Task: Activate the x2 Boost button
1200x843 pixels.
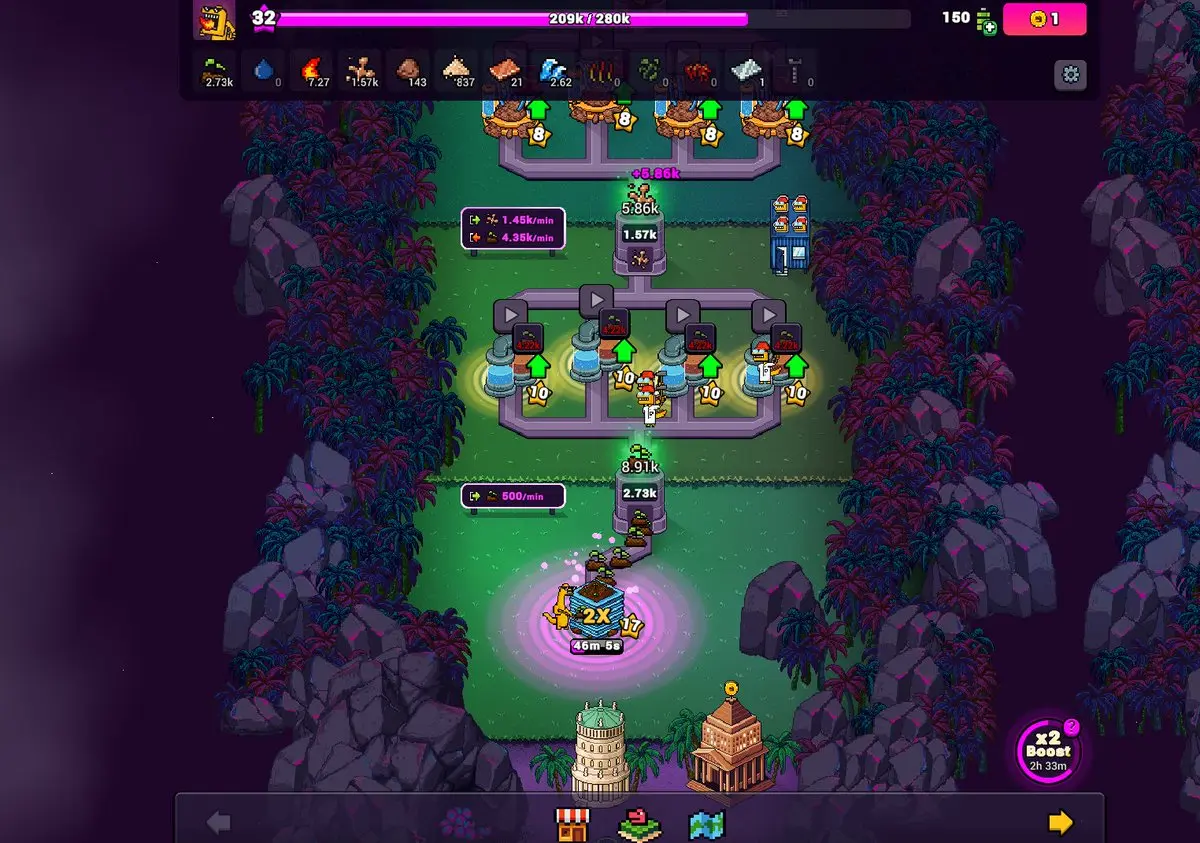Action: click(1047, 750)
